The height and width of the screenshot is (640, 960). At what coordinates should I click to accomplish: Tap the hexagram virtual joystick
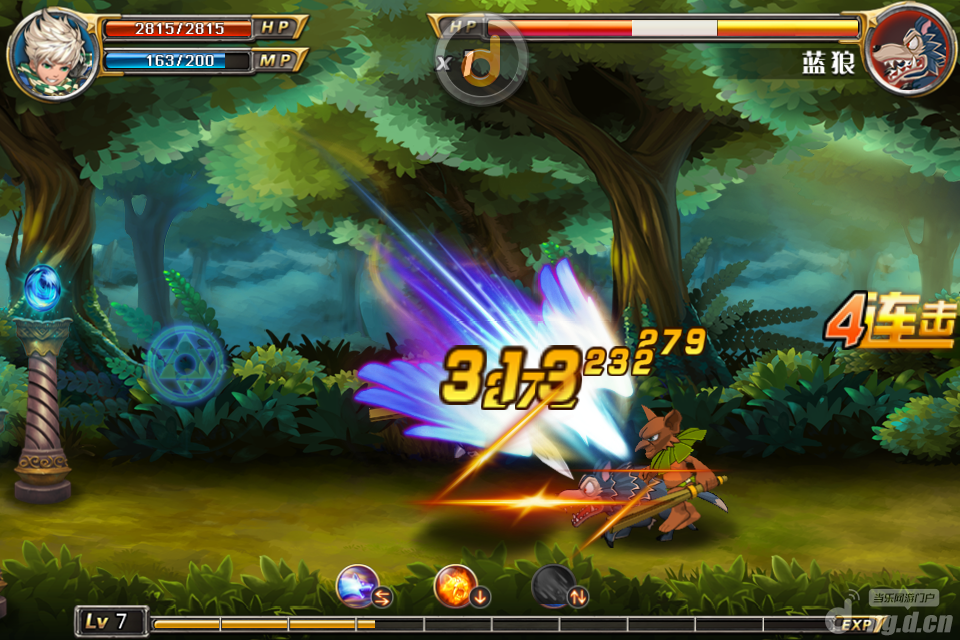[186, 363]
